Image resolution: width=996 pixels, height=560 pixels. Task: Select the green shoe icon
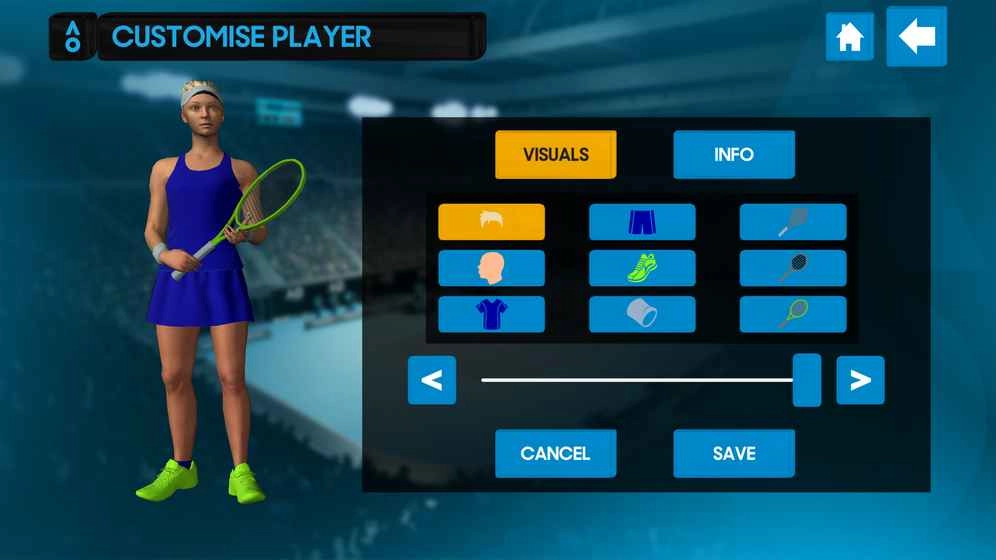pyautogui.click(x=641, y=268)
